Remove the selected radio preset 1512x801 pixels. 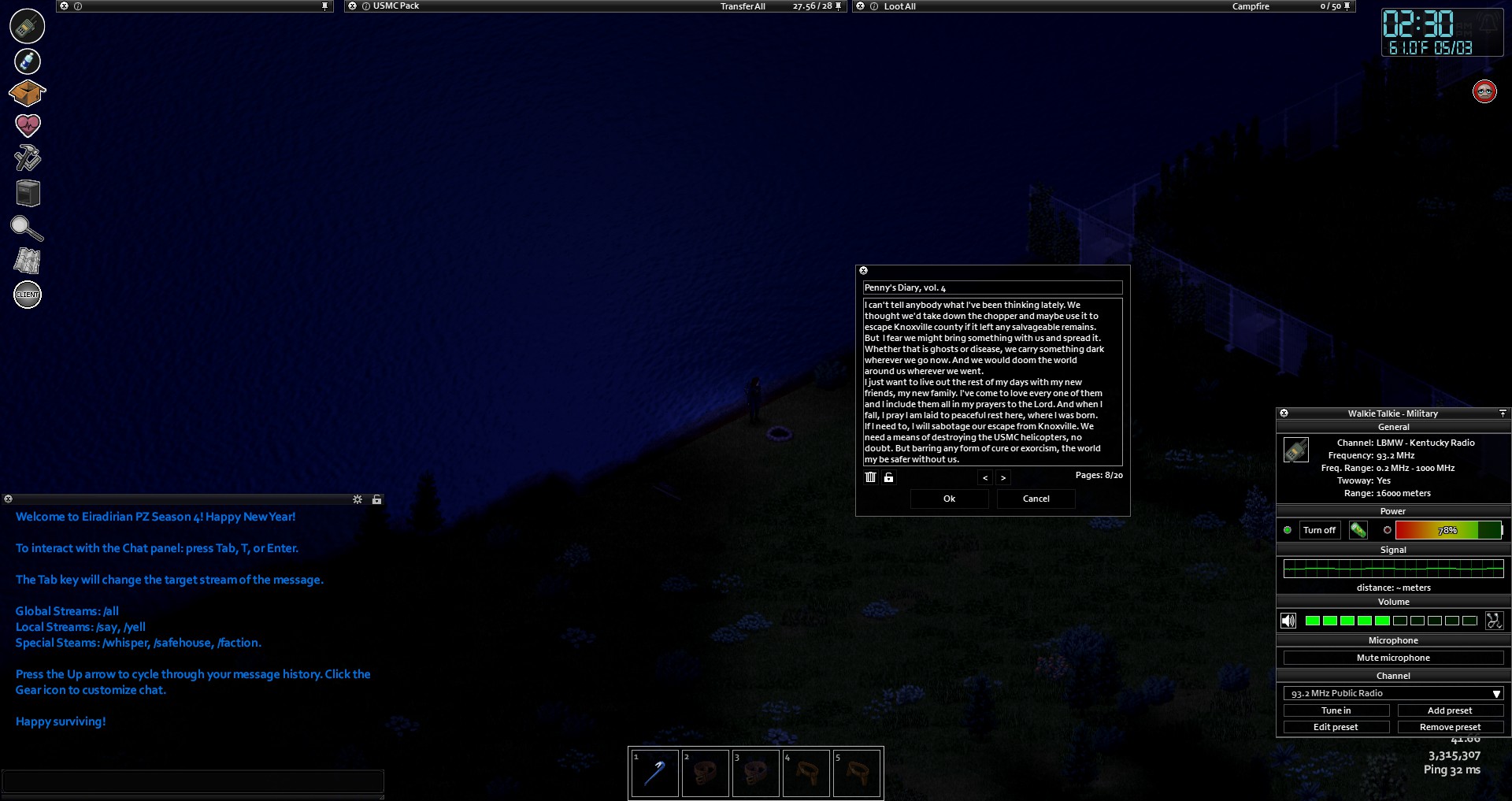(1449, 727)
